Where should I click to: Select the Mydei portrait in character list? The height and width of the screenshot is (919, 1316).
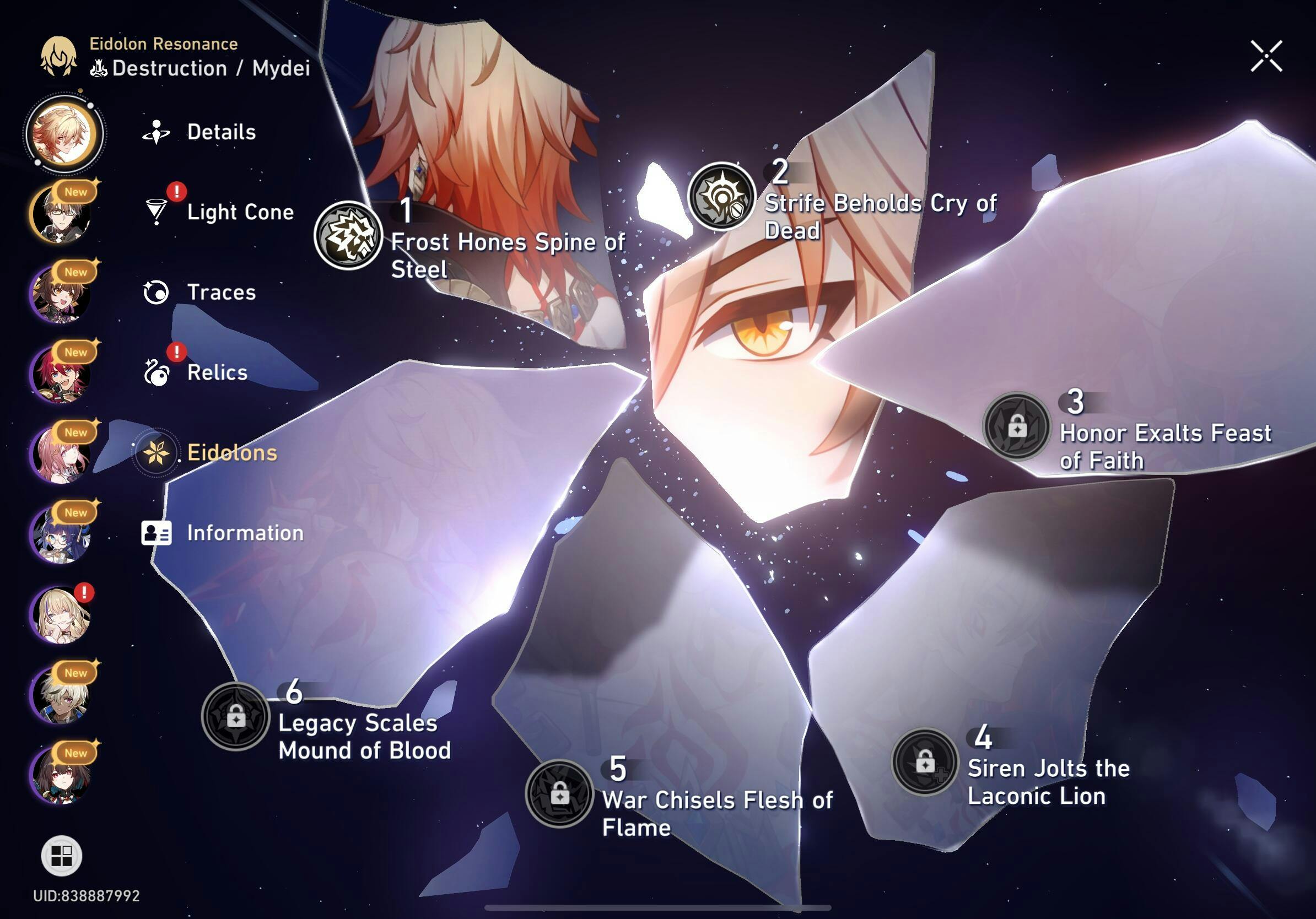(x=63, y=133)
